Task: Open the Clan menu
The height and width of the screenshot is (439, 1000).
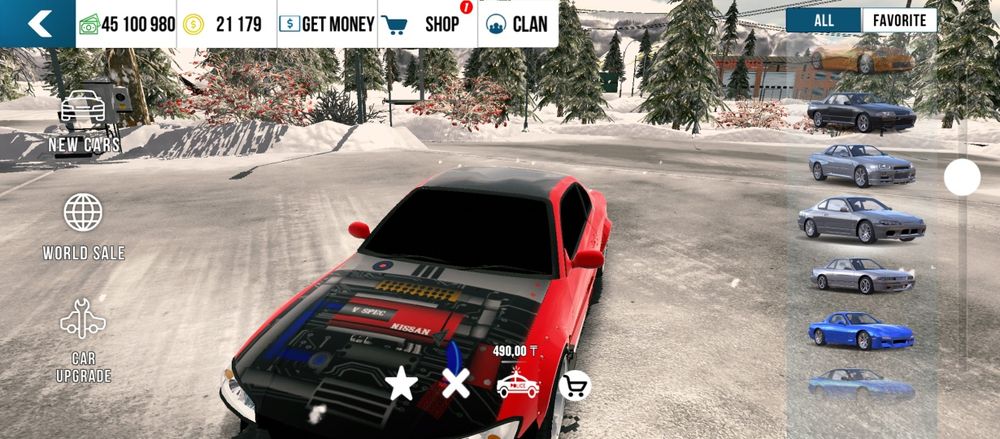Action: point(517,24)
